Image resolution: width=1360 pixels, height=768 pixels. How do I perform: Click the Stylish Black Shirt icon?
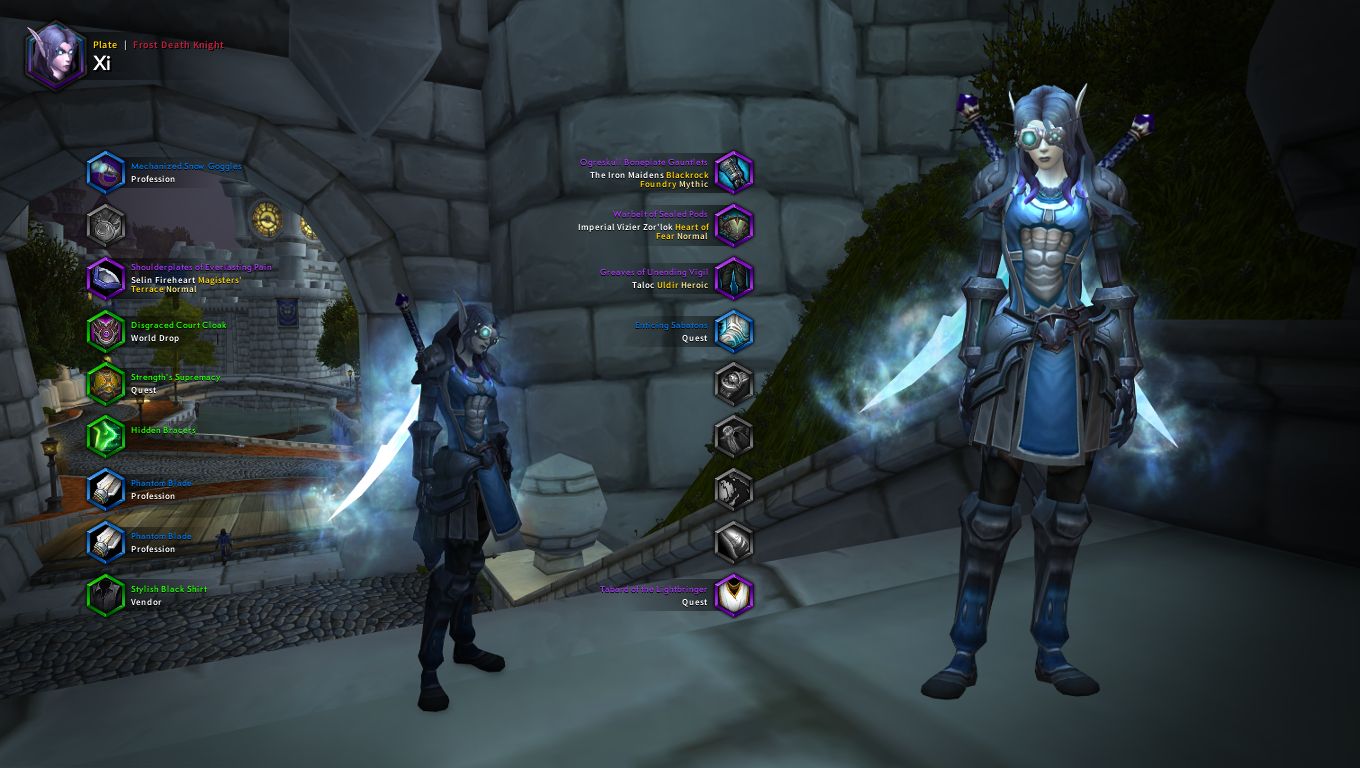(106, 596)
